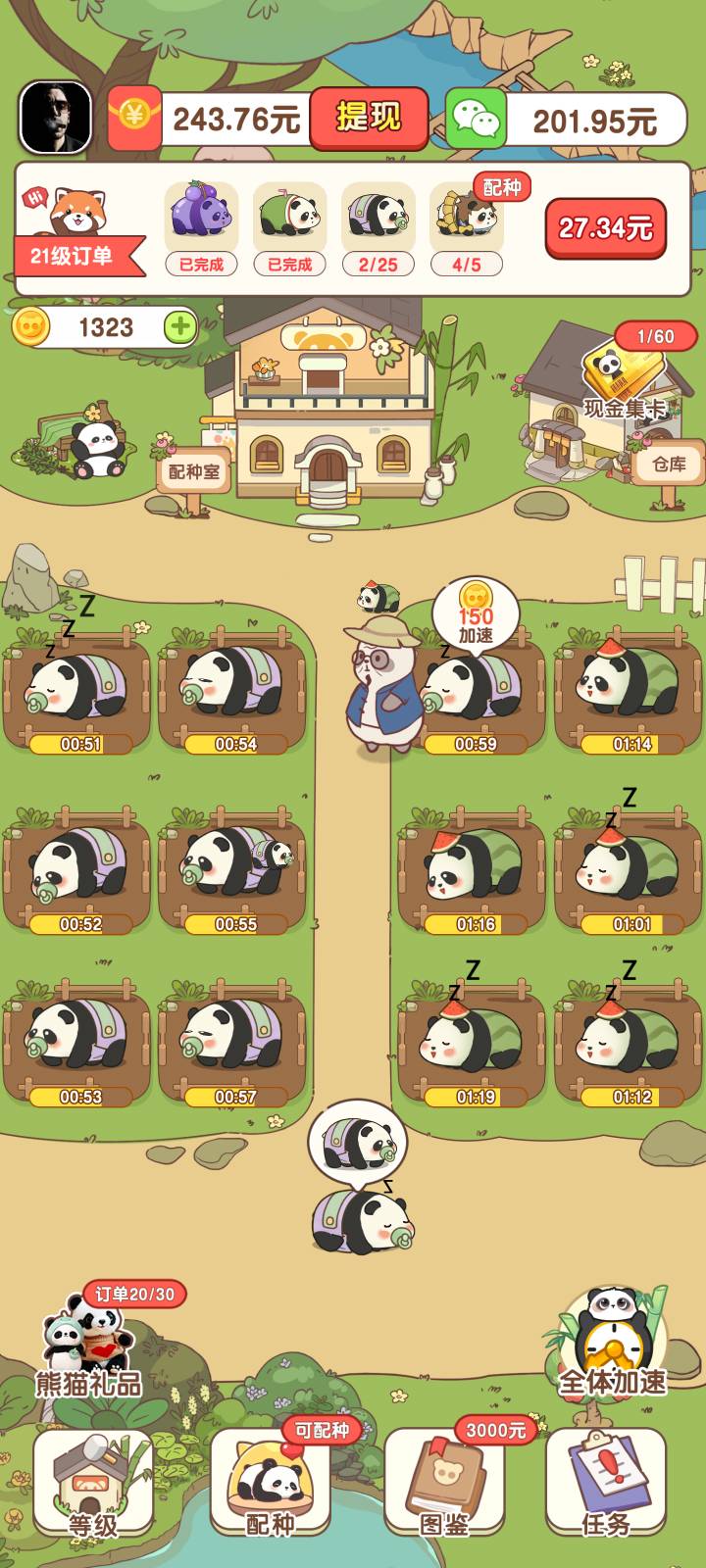Open the 配种室 breeding room sign
The width and height of the screenshot is (706, 1568).
tap(194, 472)
